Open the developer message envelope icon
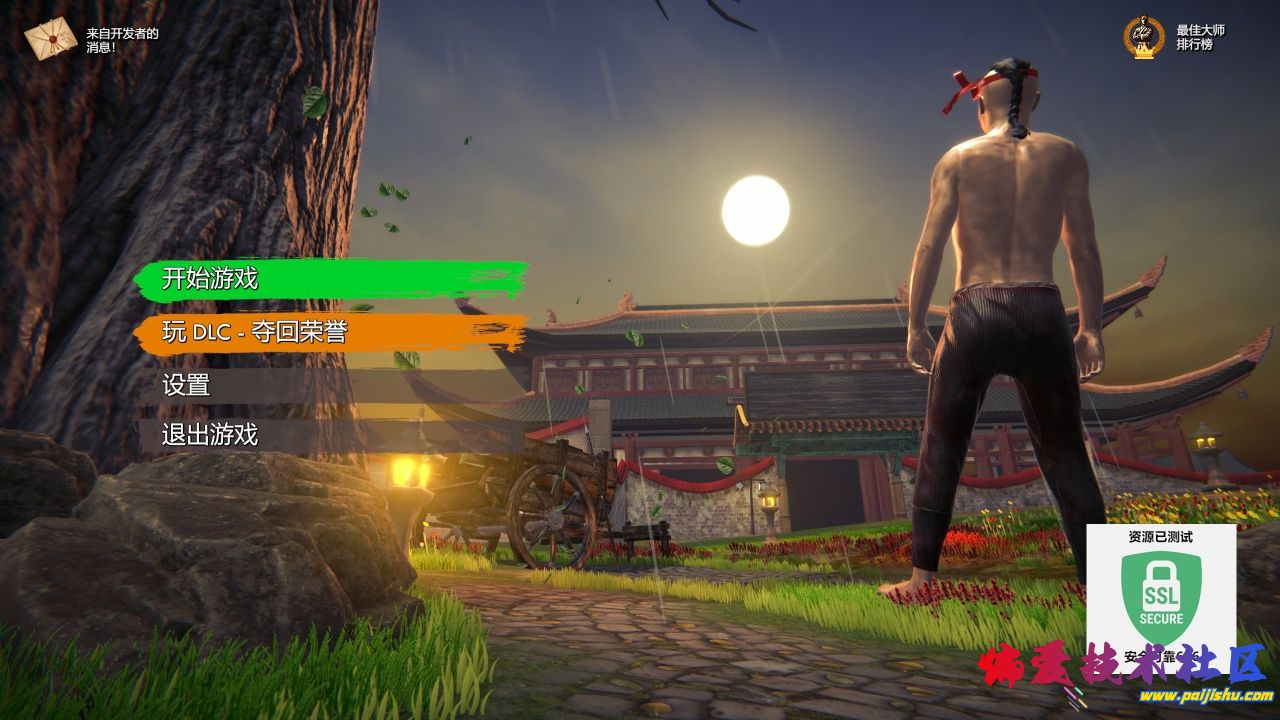This screenshot has height=720, width=1280. [x=51, y=40]
